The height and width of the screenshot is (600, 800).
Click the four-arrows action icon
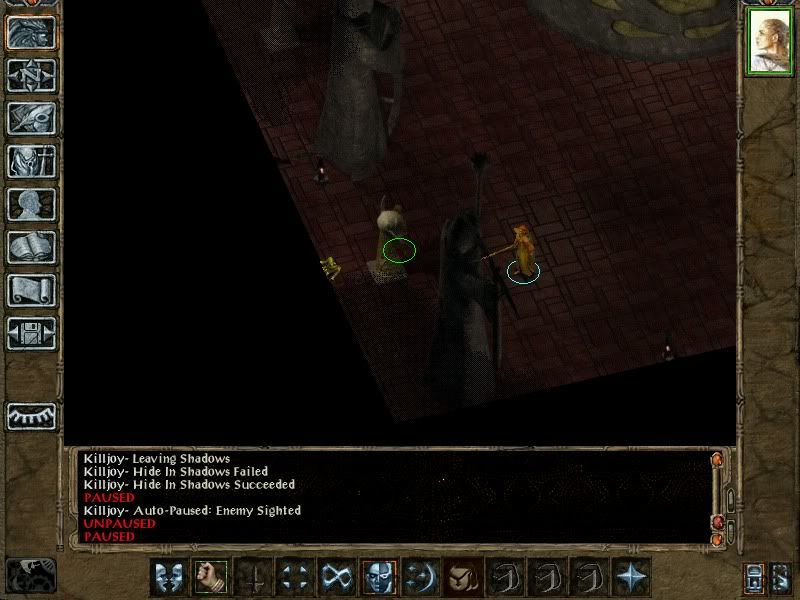[294, 577]
